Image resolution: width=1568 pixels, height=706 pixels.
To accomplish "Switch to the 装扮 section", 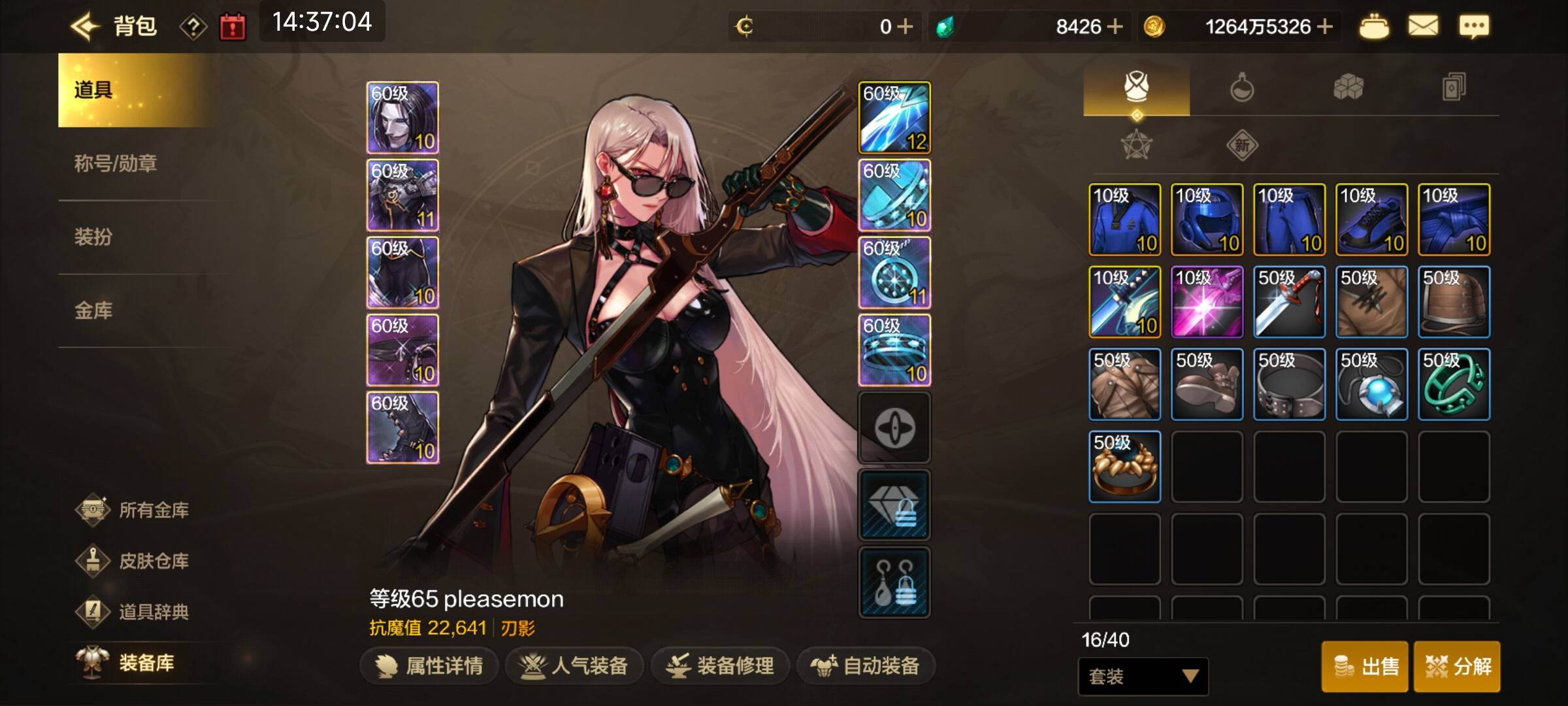I will 93,237.
